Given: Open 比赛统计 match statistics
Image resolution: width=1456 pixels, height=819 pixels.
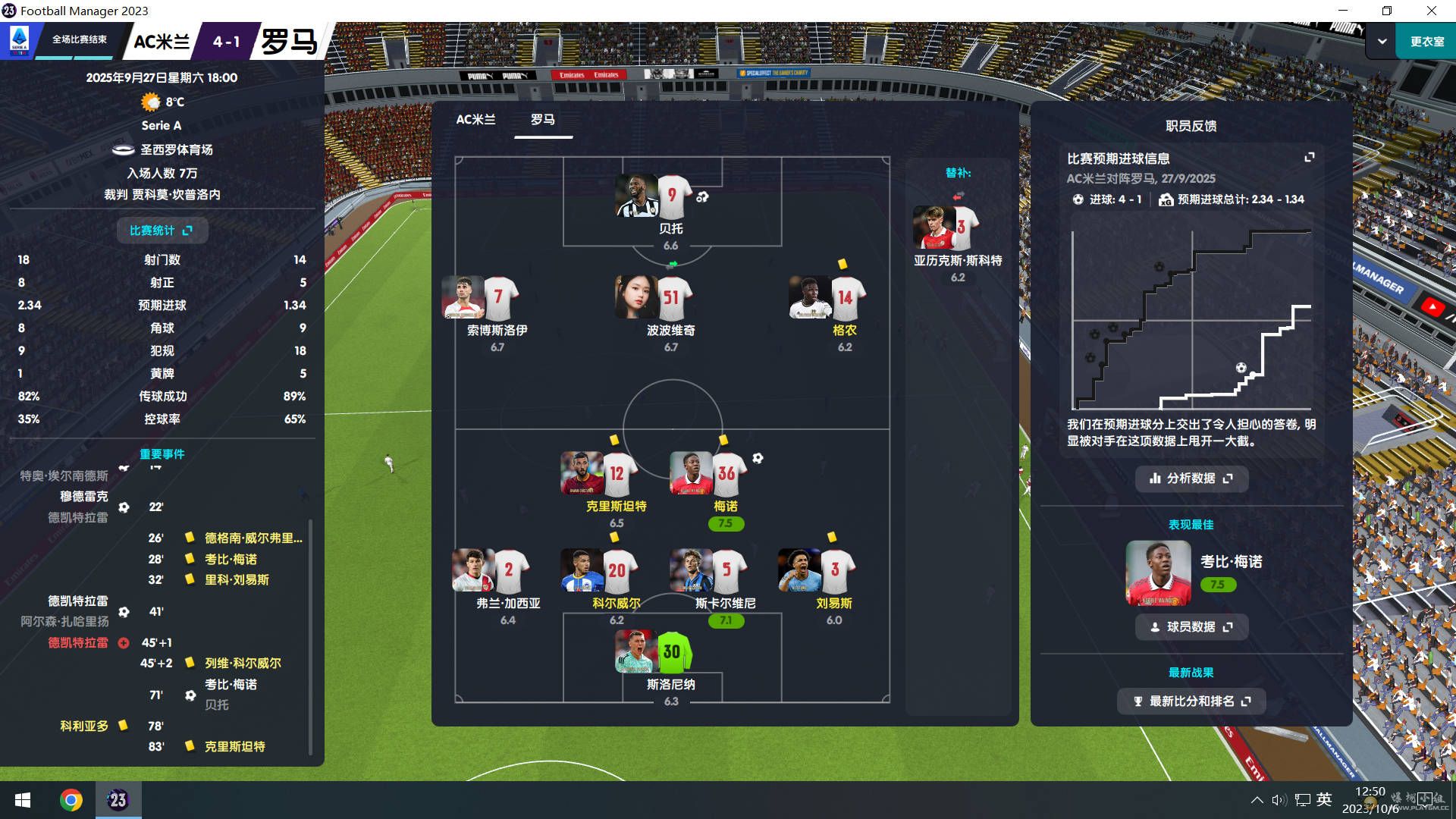Looking at the screenshot, I should coord(162,231).
